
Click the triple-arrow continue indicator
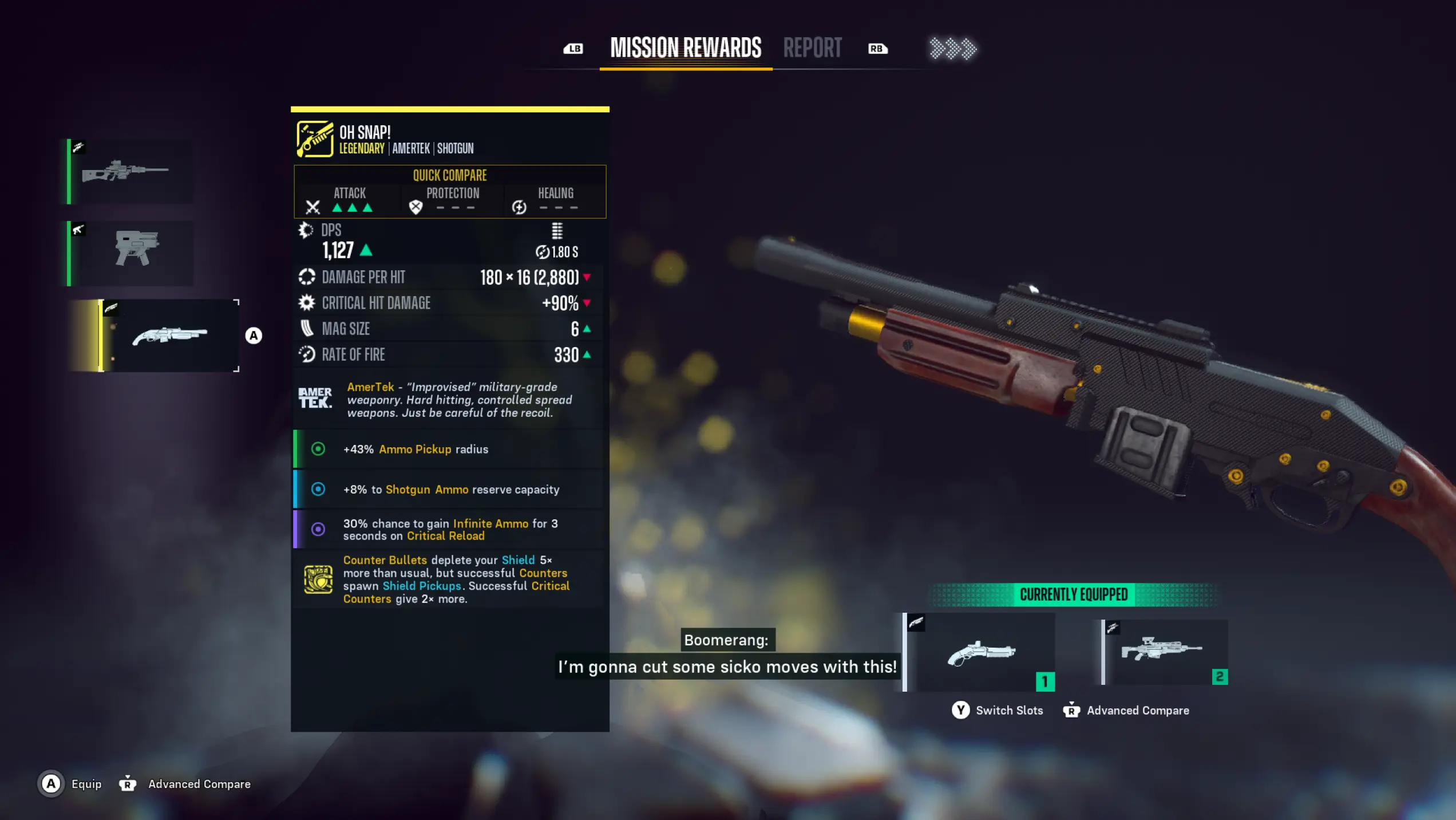click(x=952, y=49)
